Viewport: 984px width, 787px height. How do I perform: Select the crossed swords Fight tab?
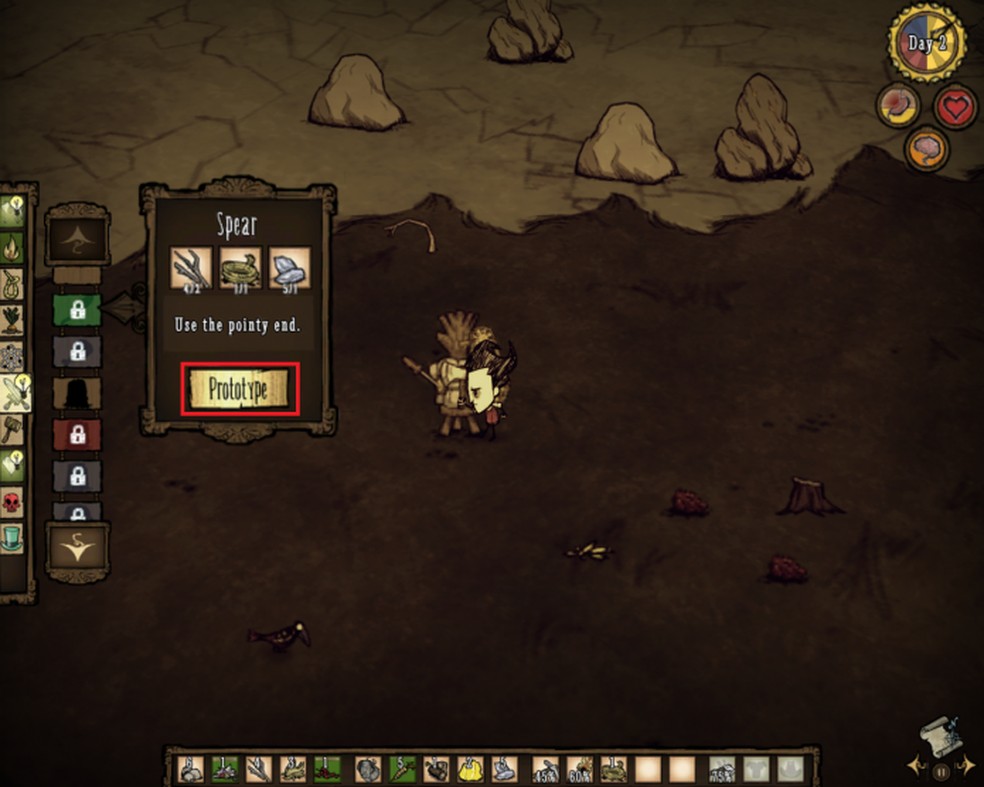tap(16, 394)
